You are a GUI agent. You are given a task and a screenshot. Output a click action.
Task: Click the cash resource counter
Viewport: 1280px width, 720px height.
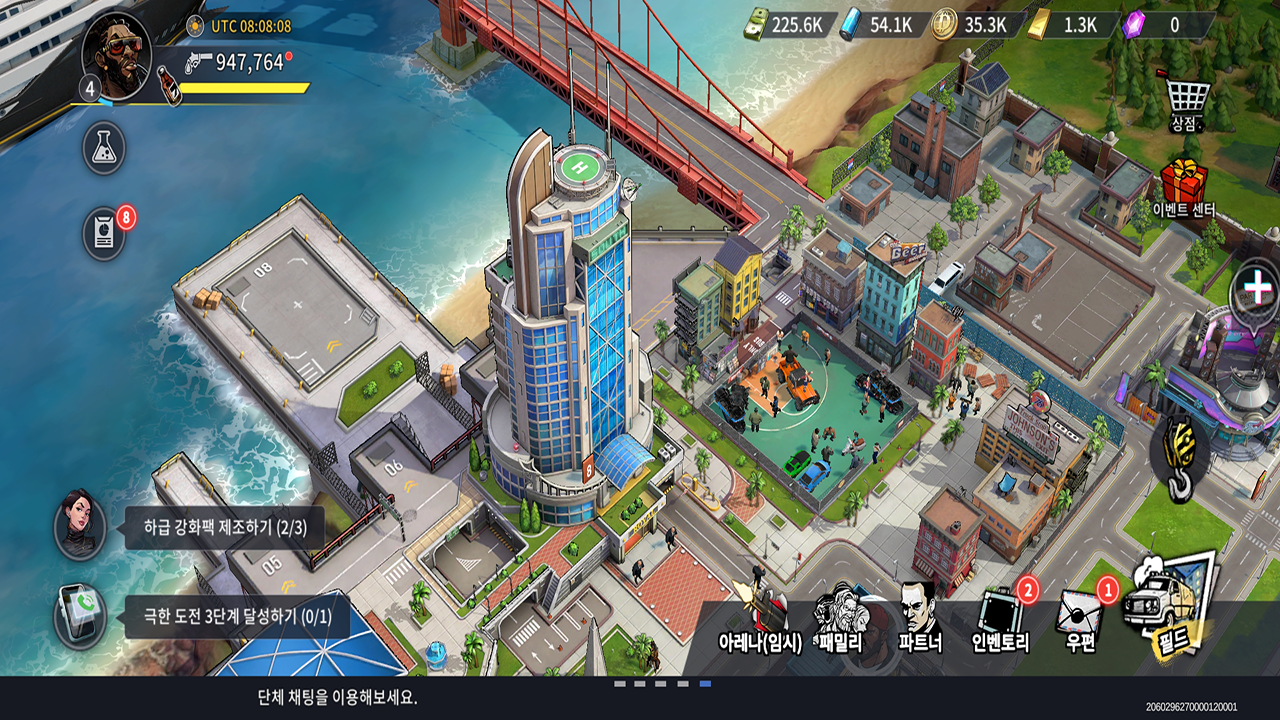pyautogui.click(x=790, y=25)
